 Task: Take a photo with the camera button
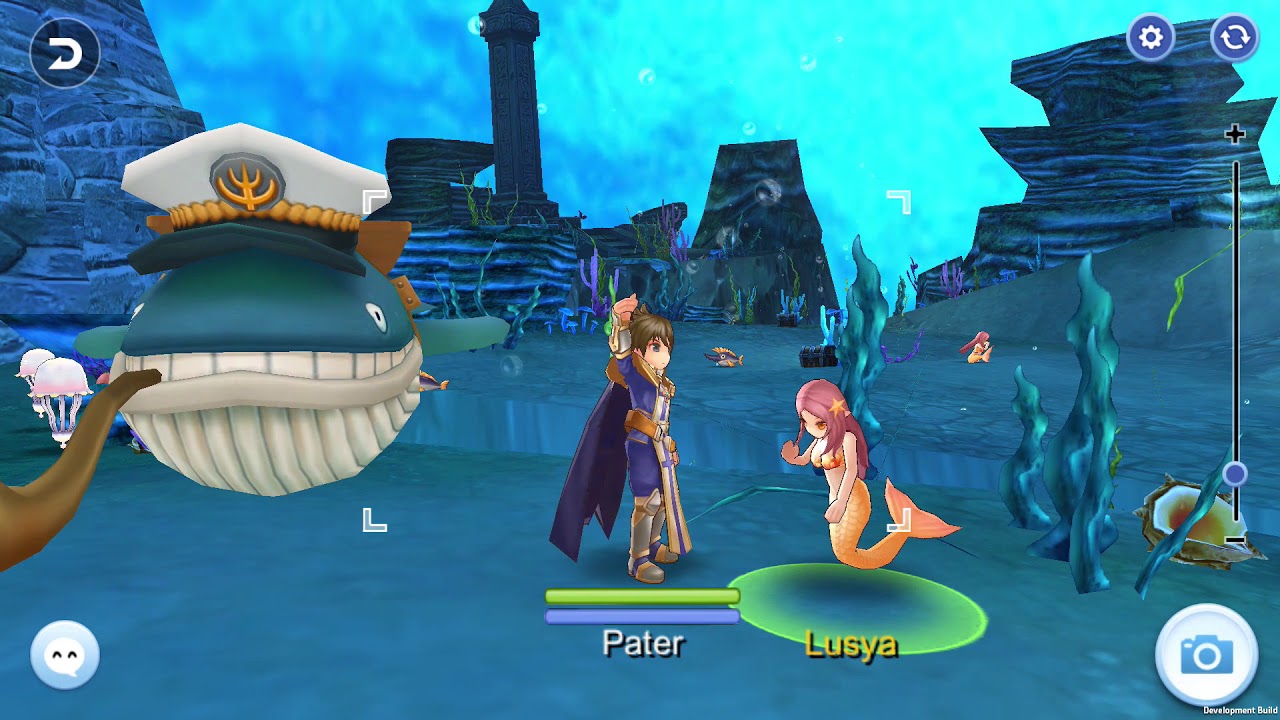click(x=1207, y=656)
